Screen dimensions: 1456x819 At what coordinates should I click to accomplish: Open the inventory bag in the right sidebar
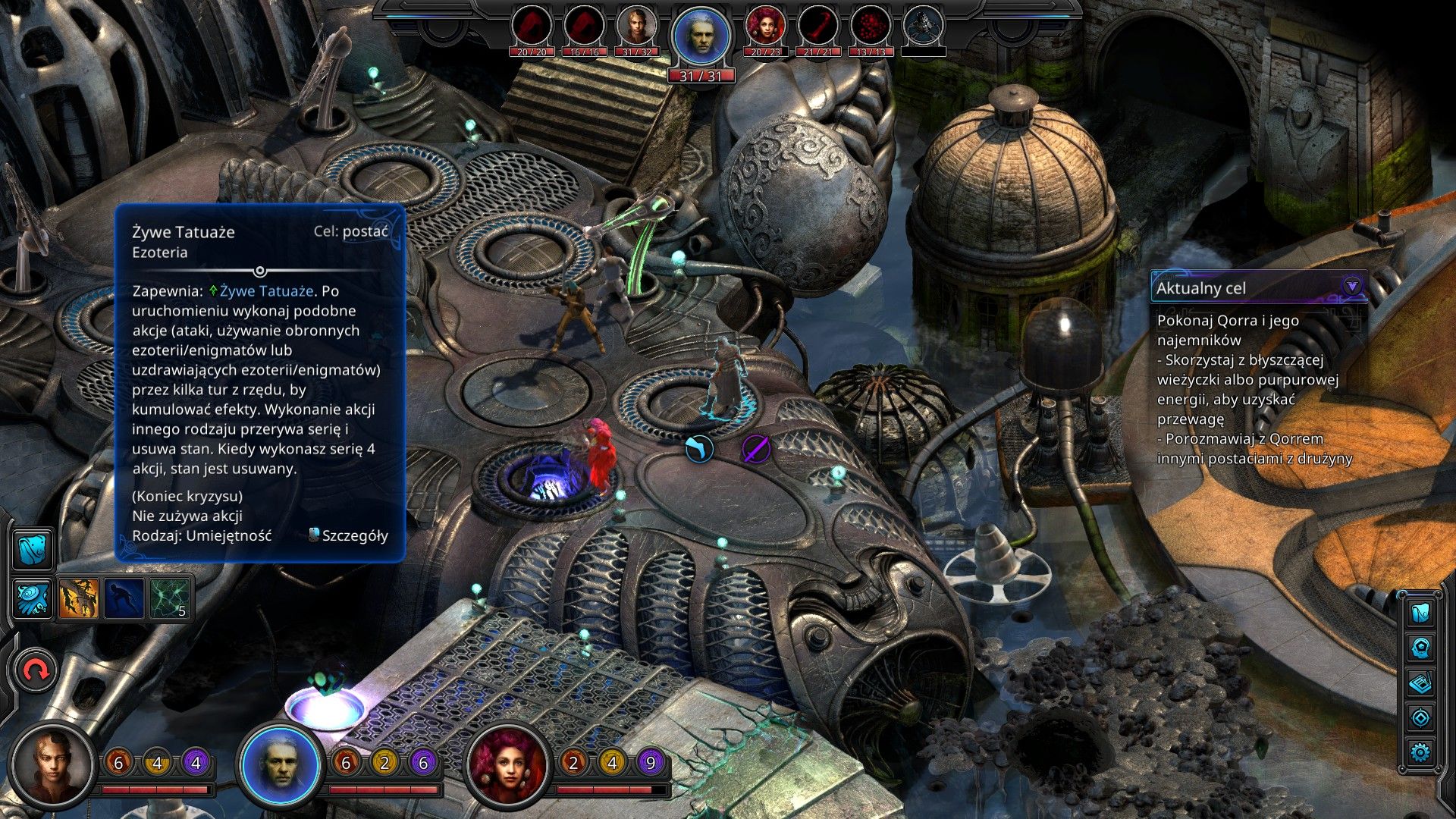1420,613
